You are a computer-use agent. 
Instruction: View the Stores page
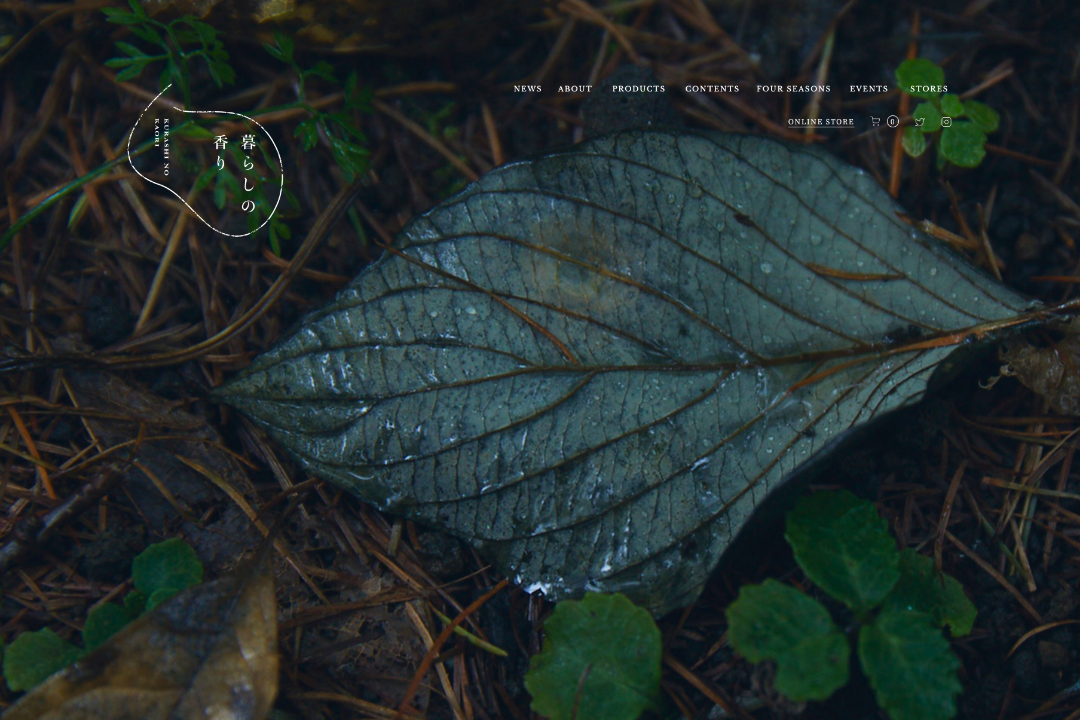929,89
